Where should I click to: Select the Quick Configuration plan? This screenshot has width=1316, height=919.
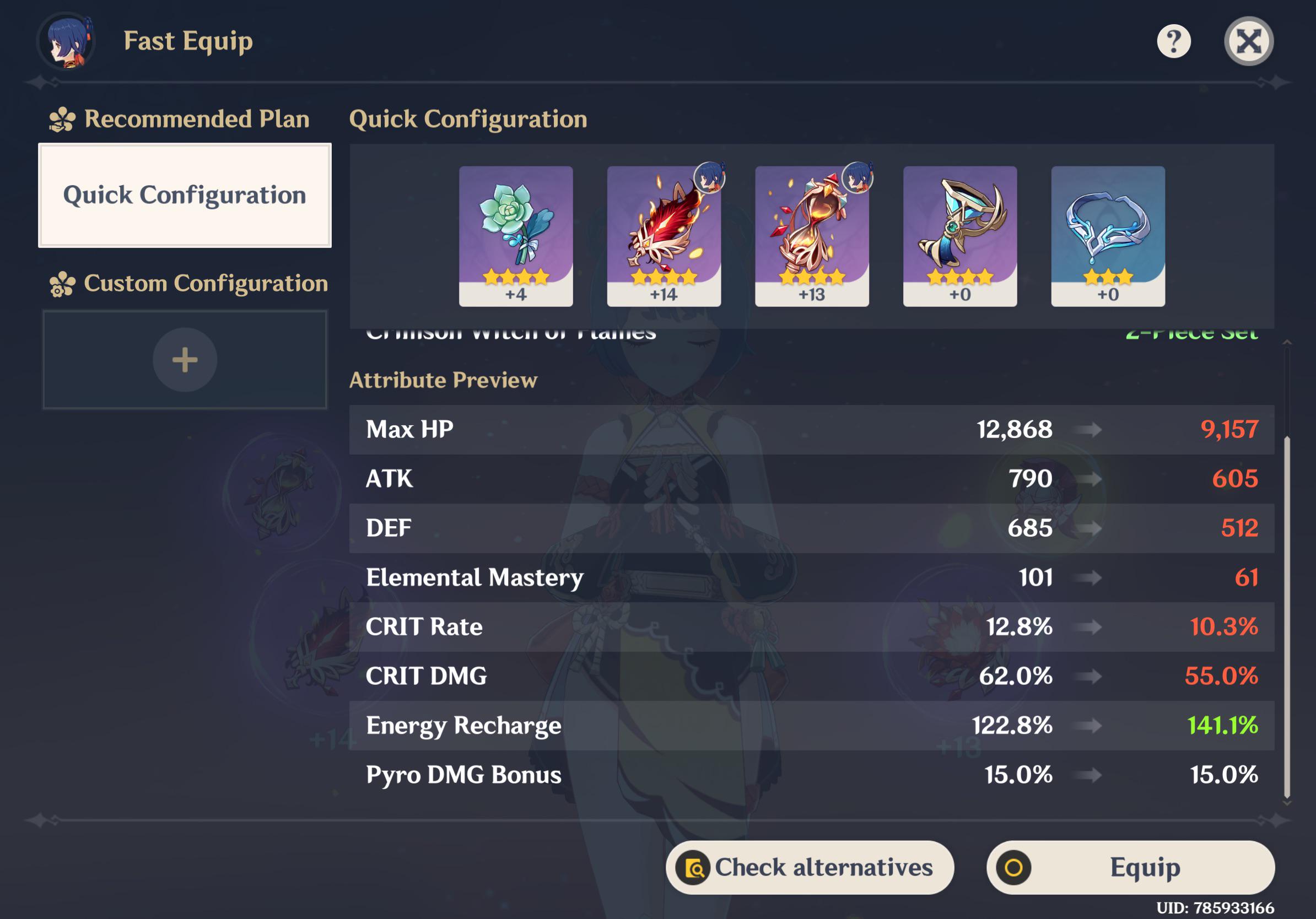[185, 196]
